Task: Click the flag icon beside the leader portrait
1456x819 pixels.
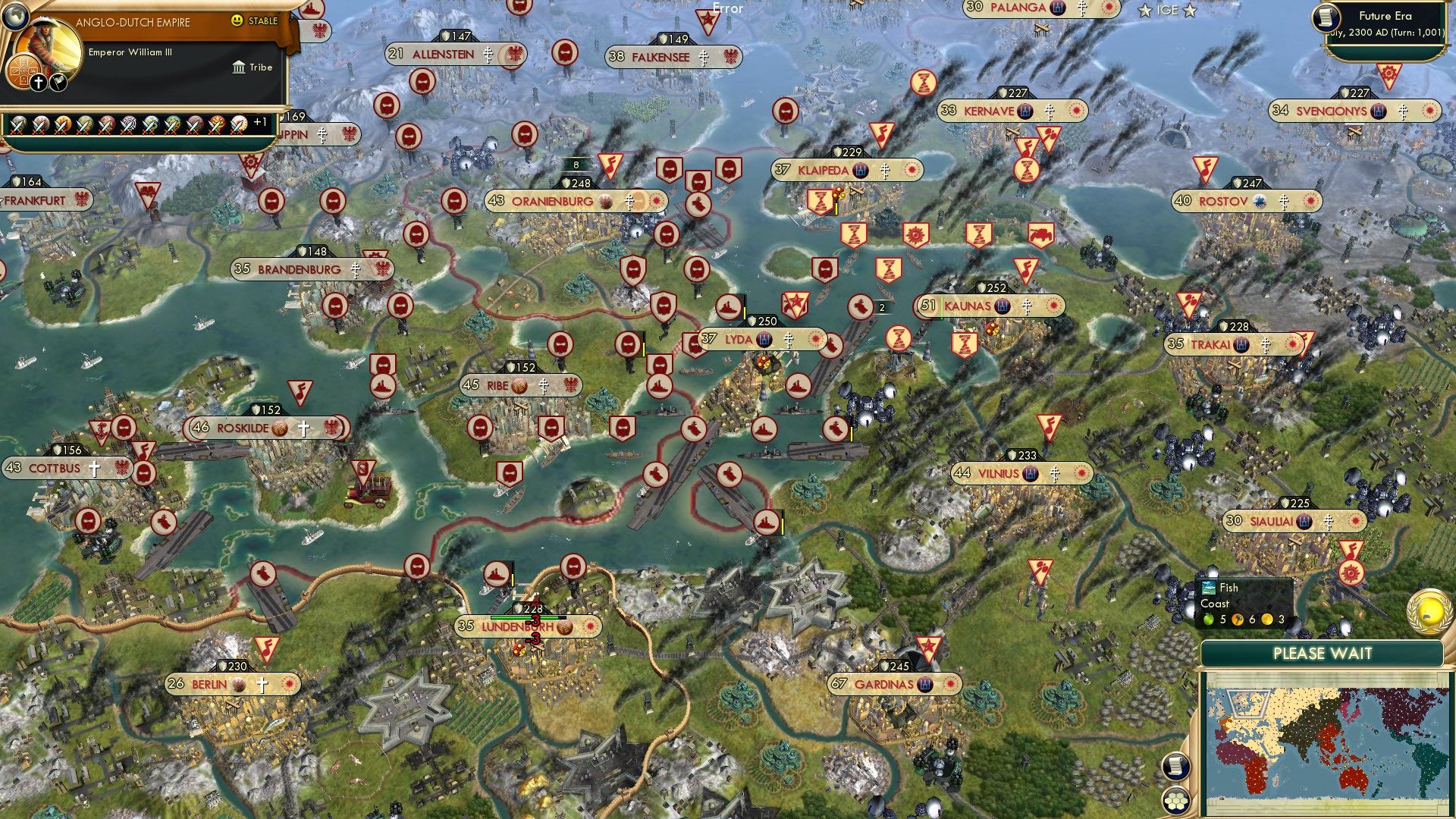Action: tap(58, 82)
